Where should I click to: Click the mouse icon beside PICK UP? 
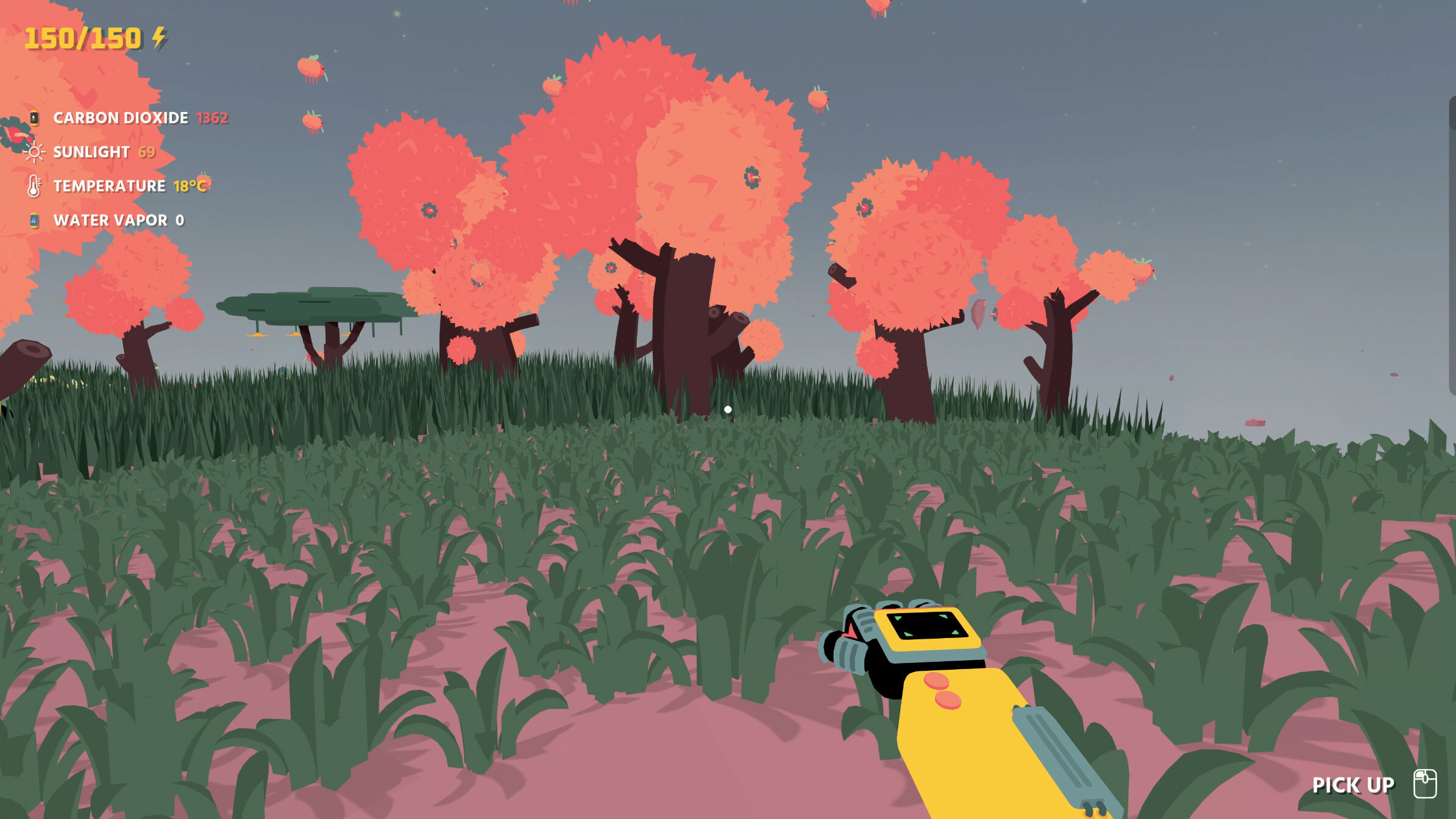point(1426,785)
